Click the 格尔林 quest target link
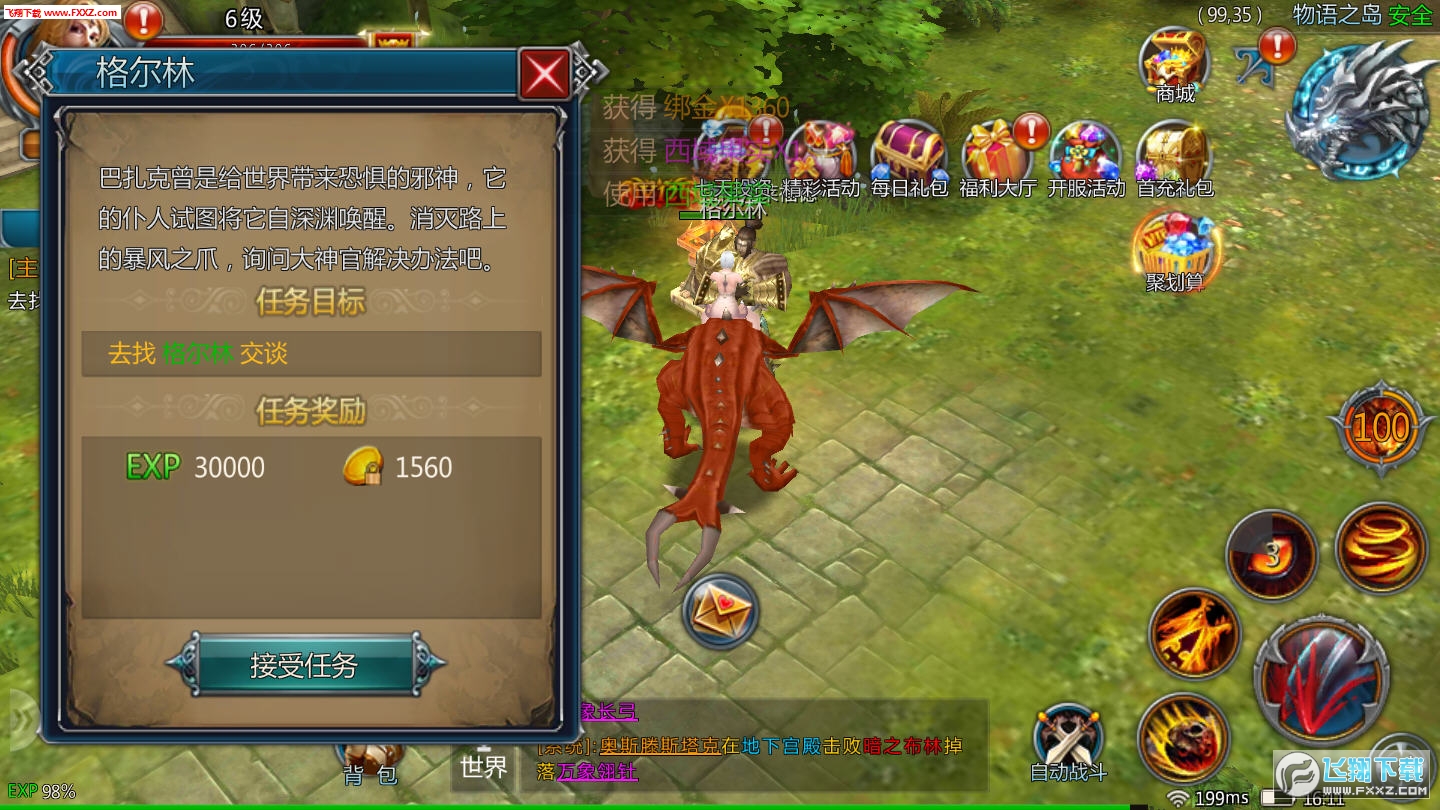 click(x=197, y=354)
